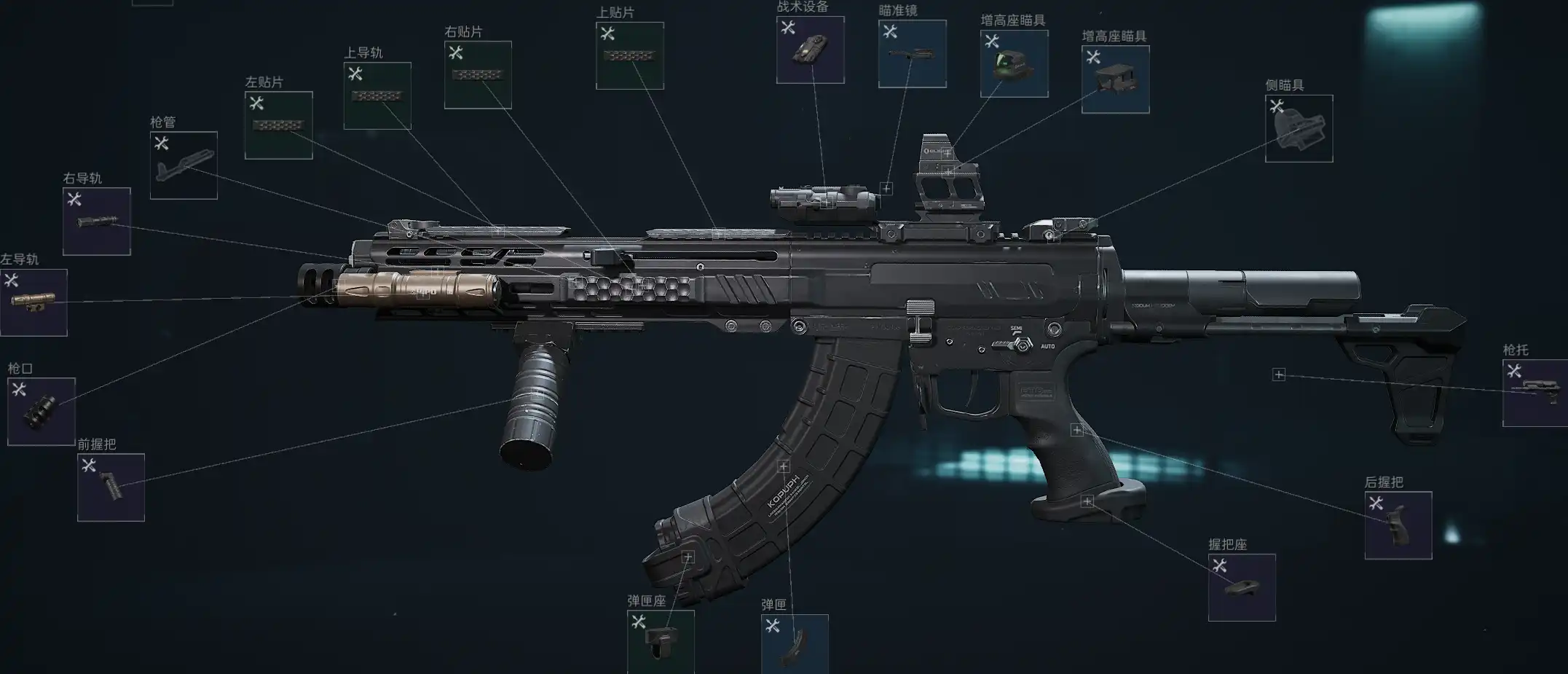Select the 枪管 barrel attachment slot
The image size is (1568, 674).
[x=184, y=165]
